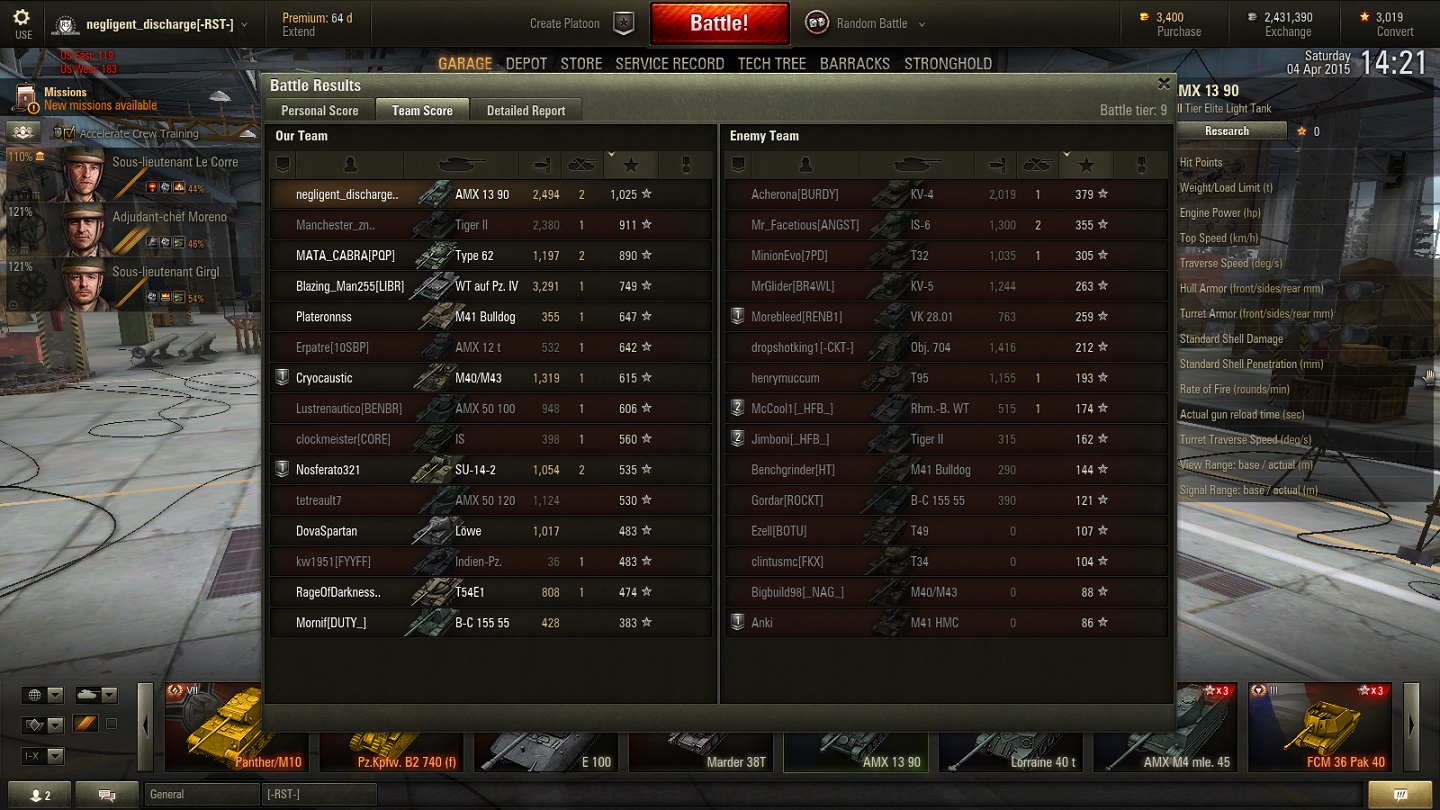Image resolution: width=1440 pixels, height=810 pixels.
Task: Close the Battle Results window
Action: tap(1163, 84)
